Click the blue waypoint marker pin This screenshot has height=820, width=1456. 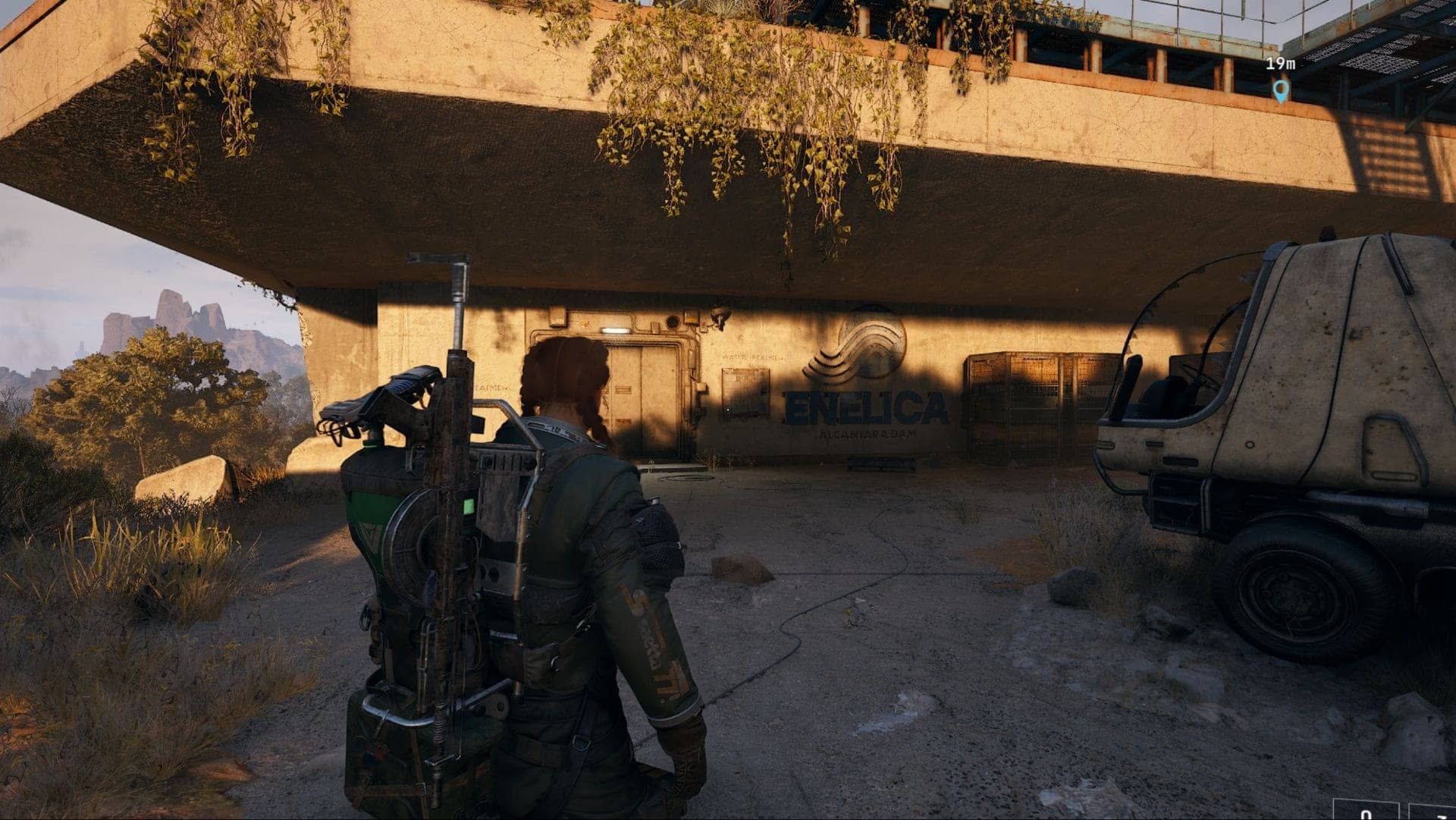(1280, 90)
